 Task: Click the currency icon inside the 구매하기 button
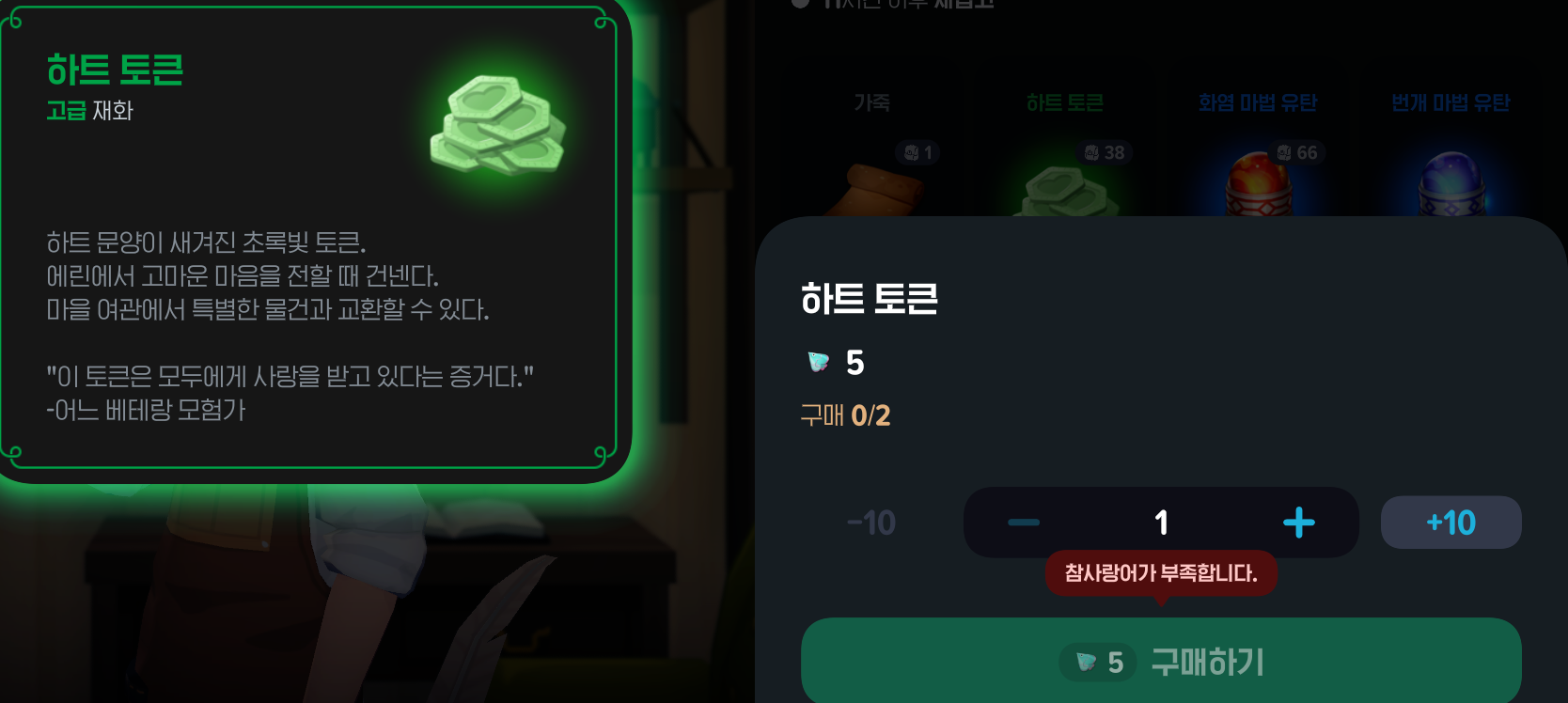pyautogui.click(x=1083, y=662)
